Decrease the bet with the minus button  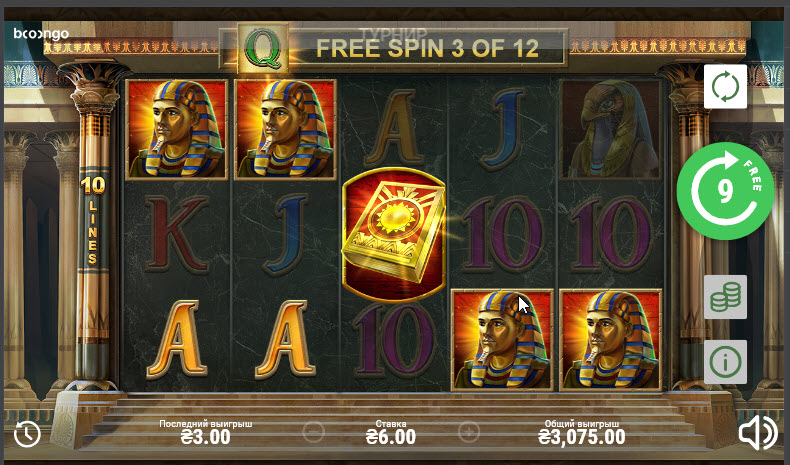coord(313,433)
